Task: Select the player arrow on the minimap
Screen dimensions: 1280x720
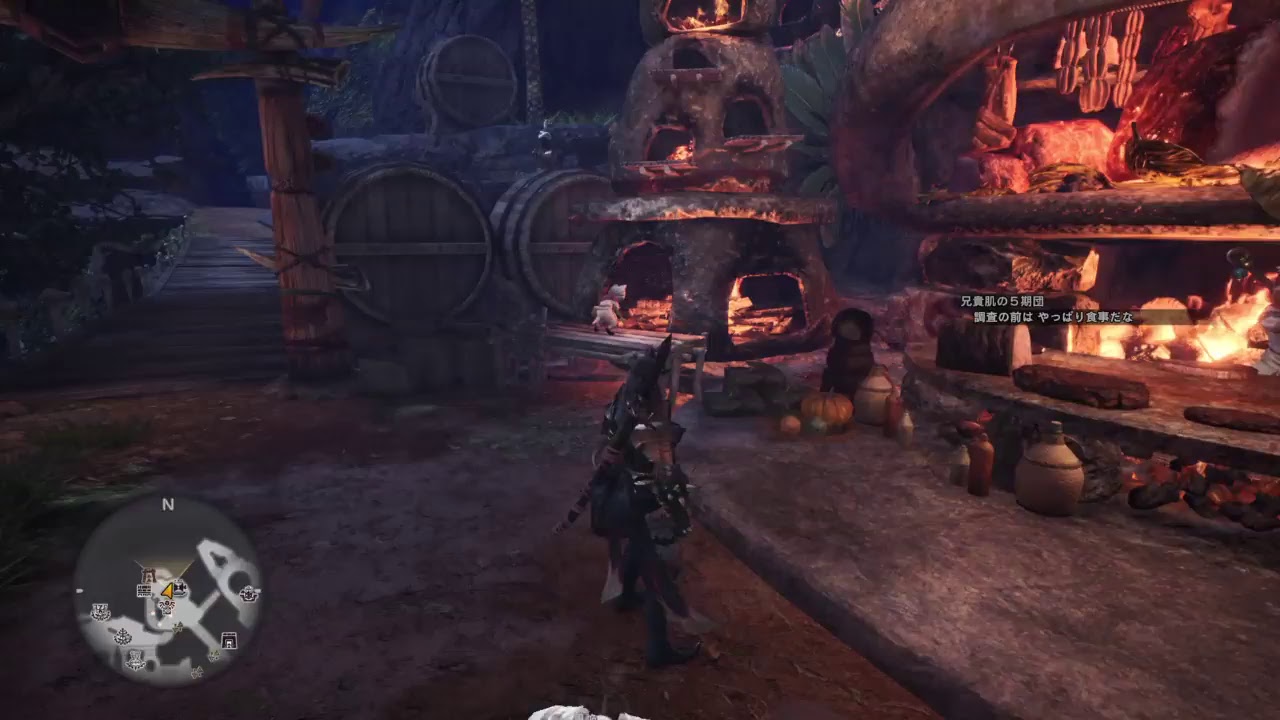Action: 169,591
